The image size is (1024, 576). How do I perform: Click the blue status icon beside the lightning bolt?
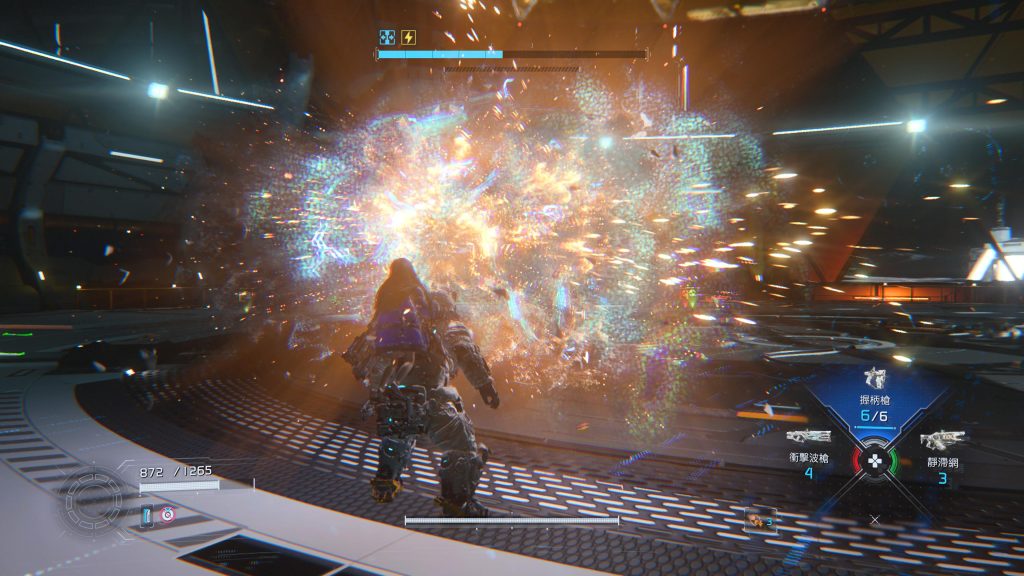click(x=387, y=38)
